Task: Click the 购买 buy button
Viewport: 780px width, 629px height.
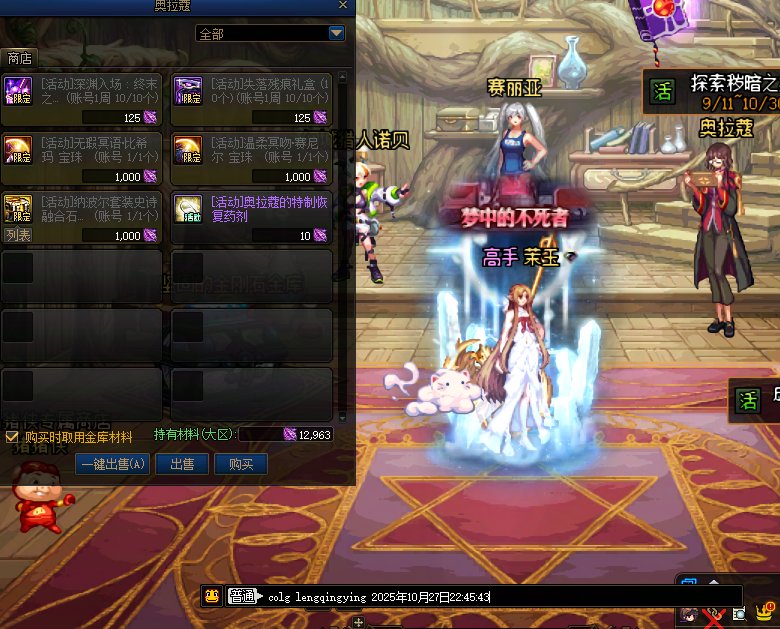Action: pyautogui.click(x=241, y=464)
